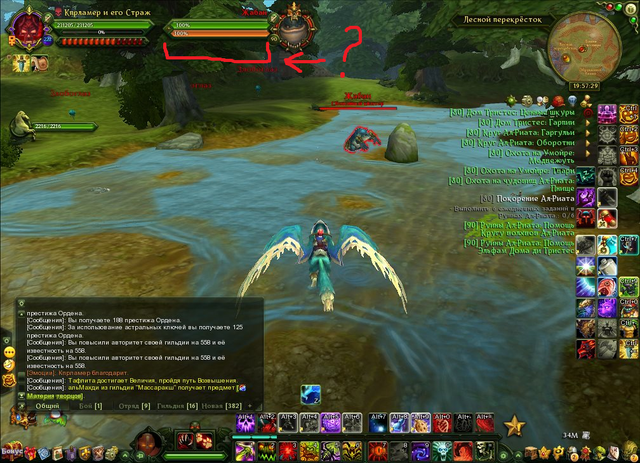
Task: Click the gold star icon above the hotbar
Action: pyautogui.click(x=515, y=427)
